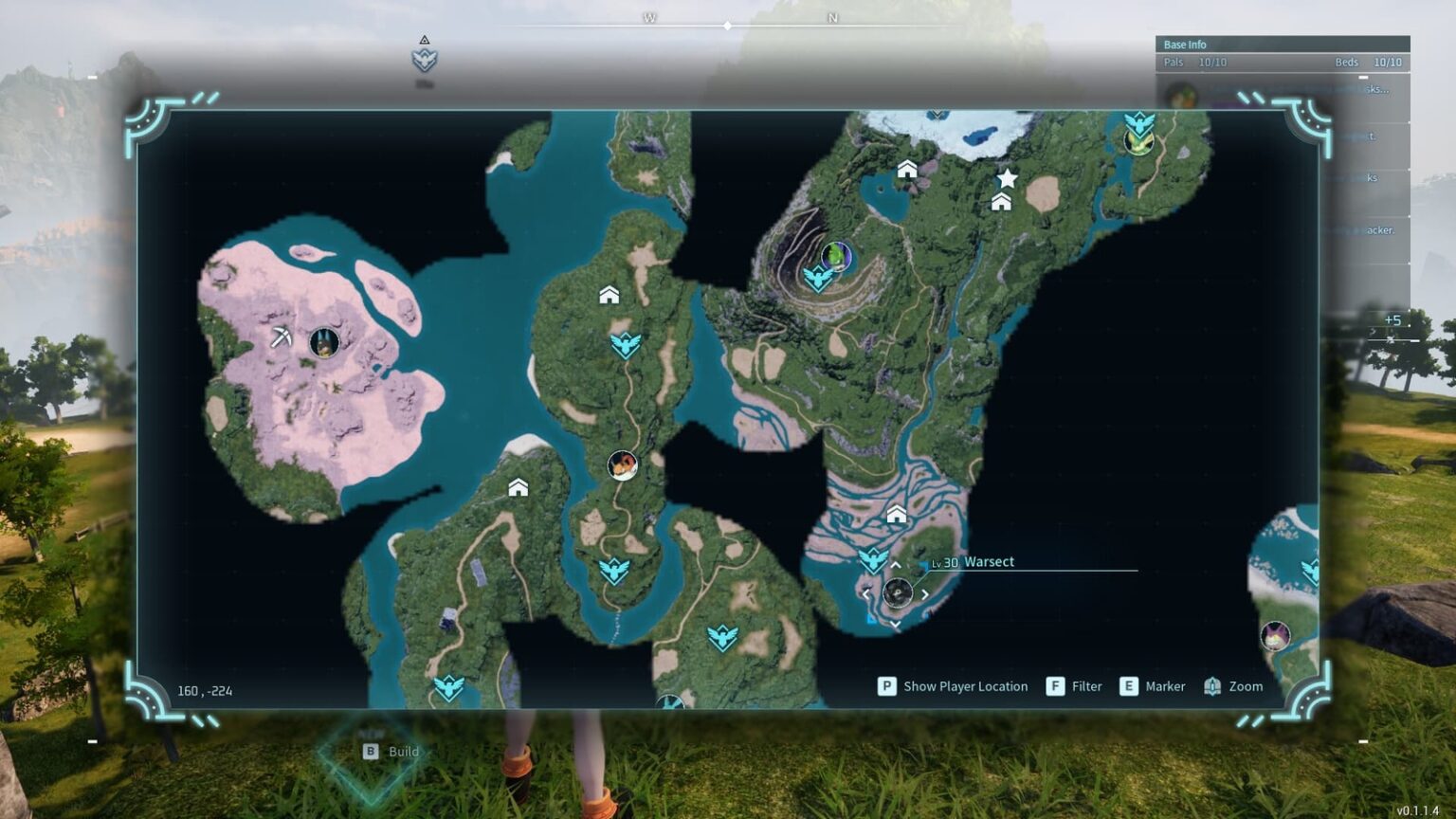Select the purple cat boss portrait at the map edge
This screenshot has height=819, width=1456.
coord(1275,635)
